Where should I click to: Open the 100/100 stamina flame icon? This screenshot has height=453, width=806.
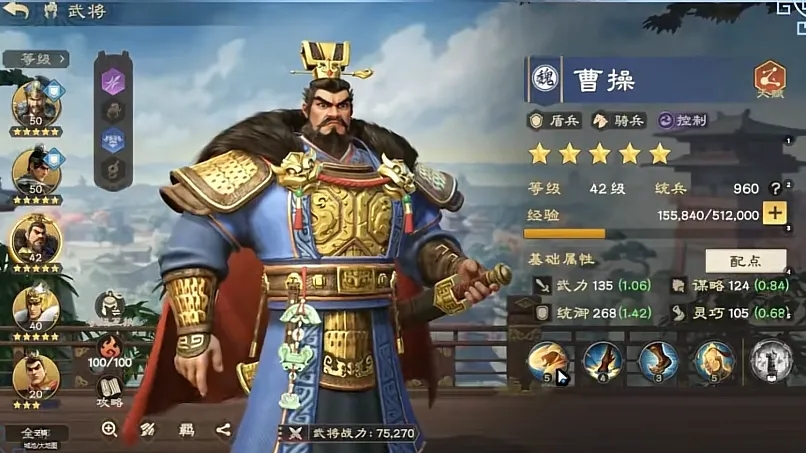tap(110, 348)
